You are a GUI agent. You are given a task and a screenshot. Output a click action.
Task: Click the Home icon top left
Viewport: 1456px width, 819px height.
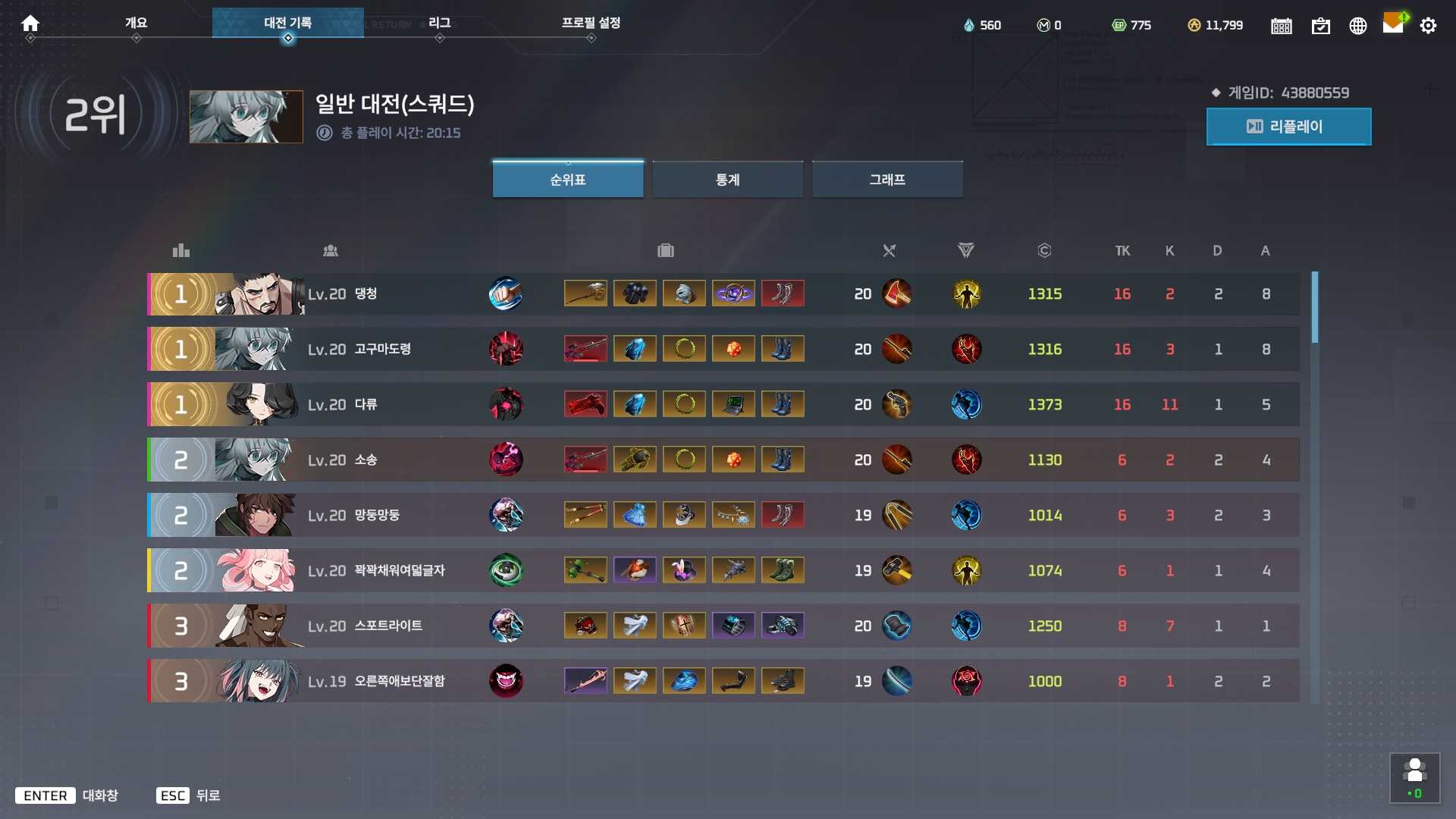pyautogui.click(x=30, y=24)
